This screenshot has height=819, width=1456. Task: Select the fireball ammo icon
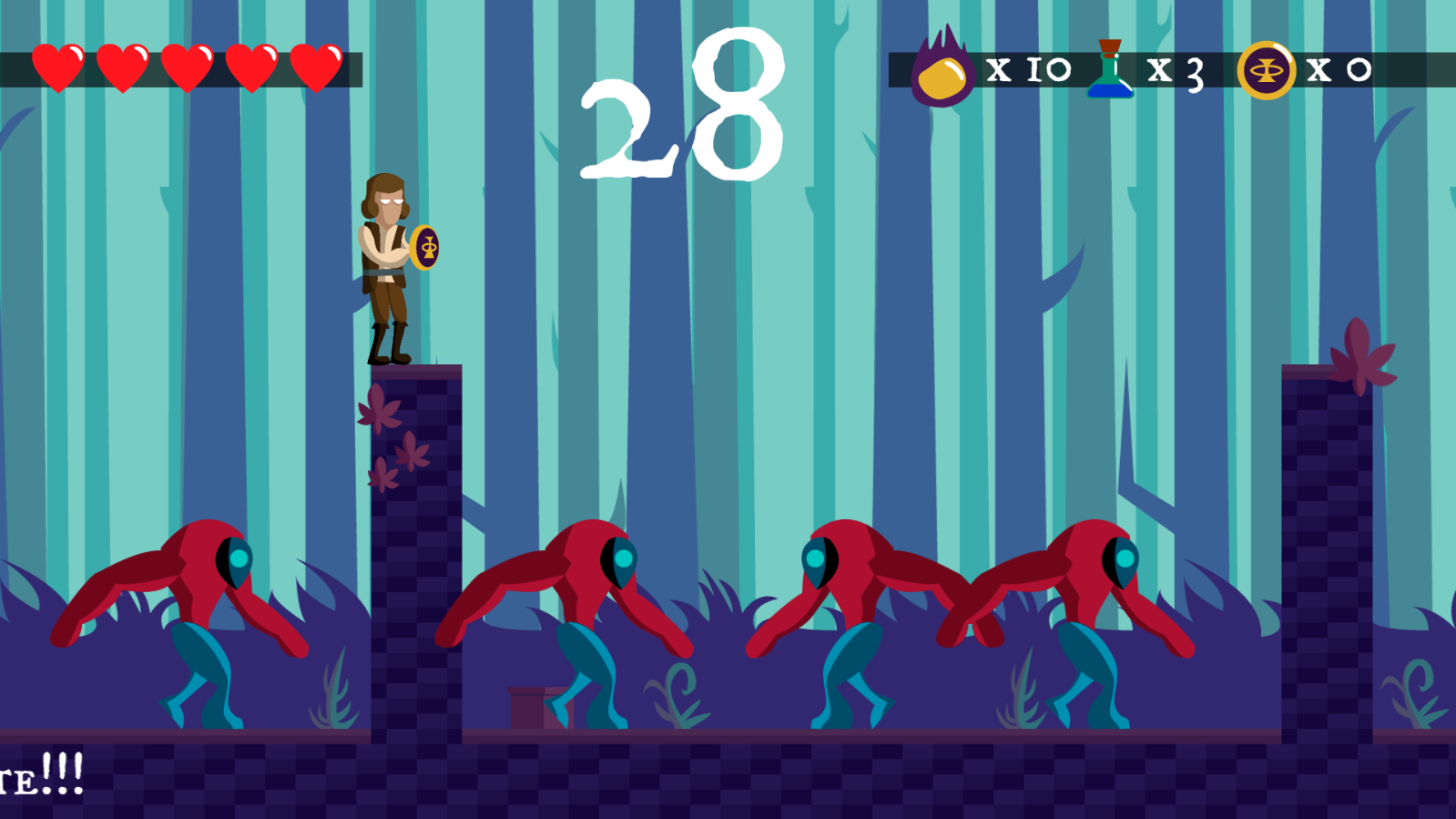click(x=942, y=70)
